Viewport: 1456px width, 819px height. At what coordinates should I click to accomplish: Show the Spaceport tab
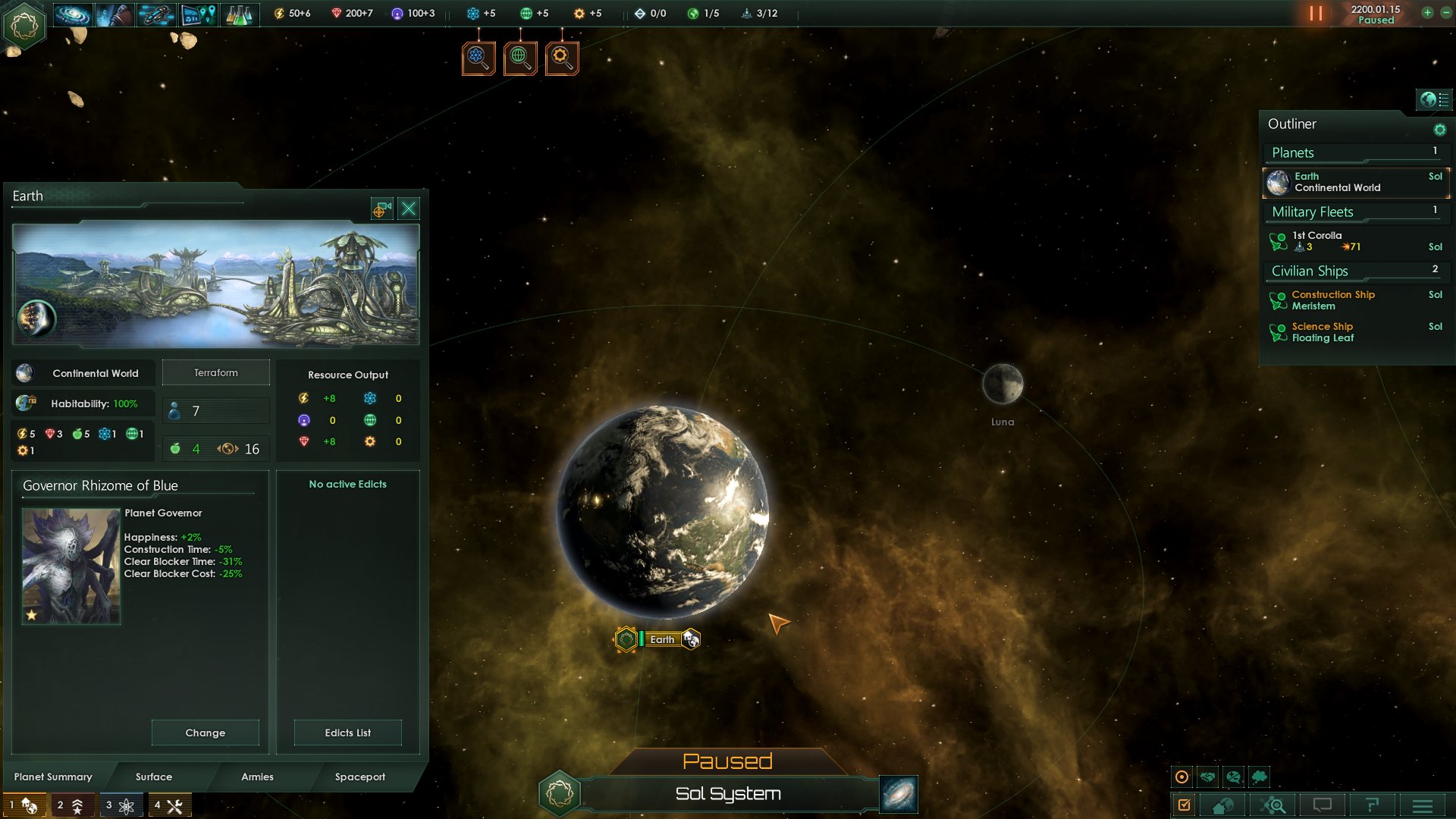(x=360, y=777)
